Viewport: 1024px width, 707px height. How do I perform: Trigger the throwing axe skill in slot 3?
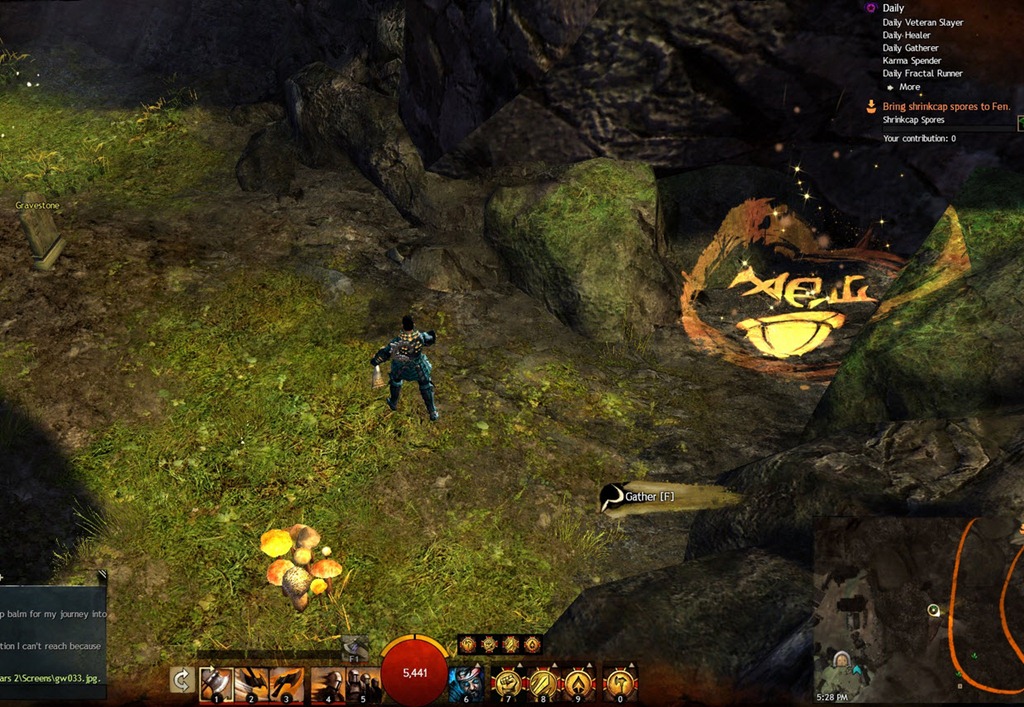point(286,684)
